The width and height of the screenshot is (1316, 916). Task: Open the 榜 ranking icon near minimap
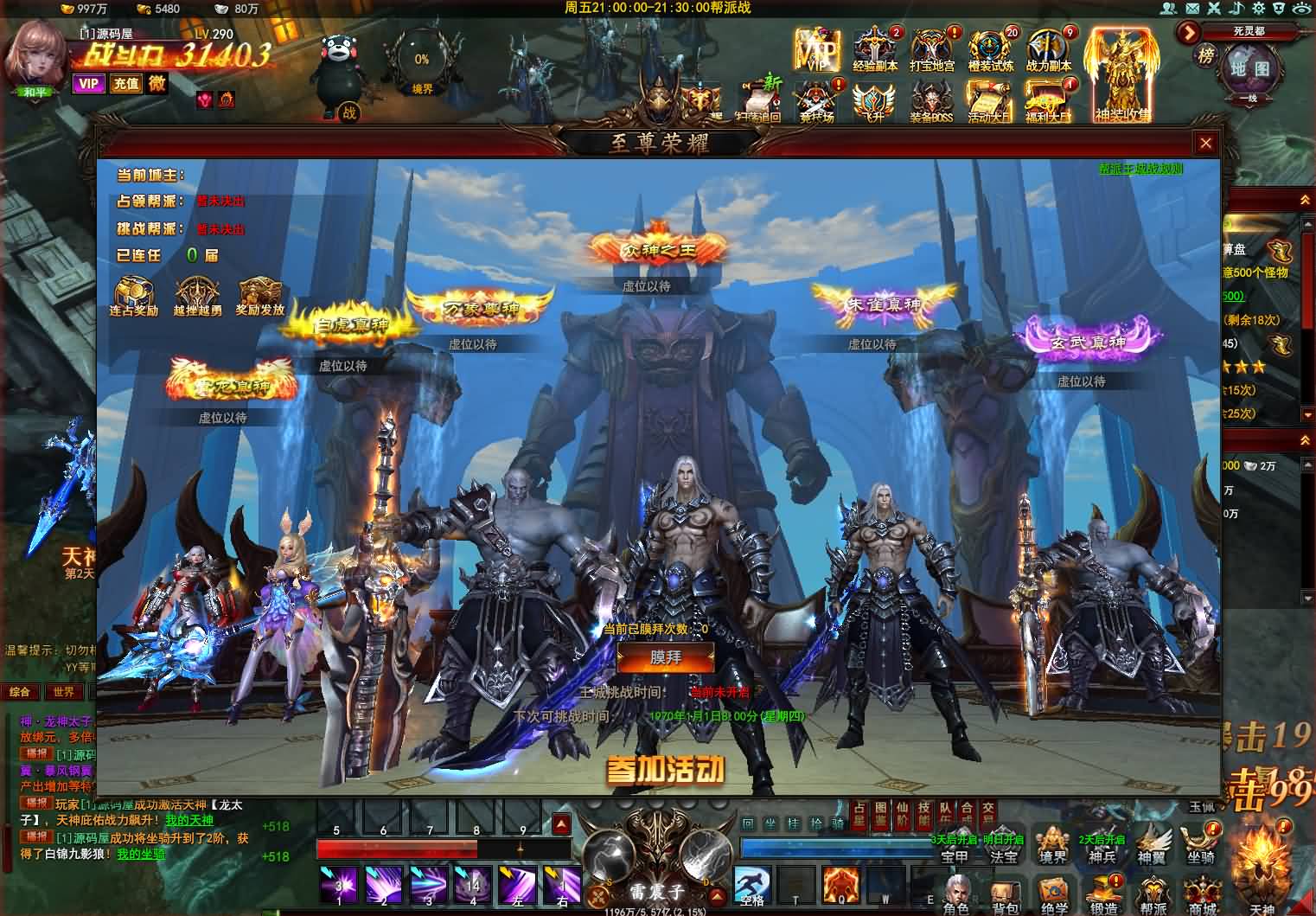click(x=1207, y=56)
